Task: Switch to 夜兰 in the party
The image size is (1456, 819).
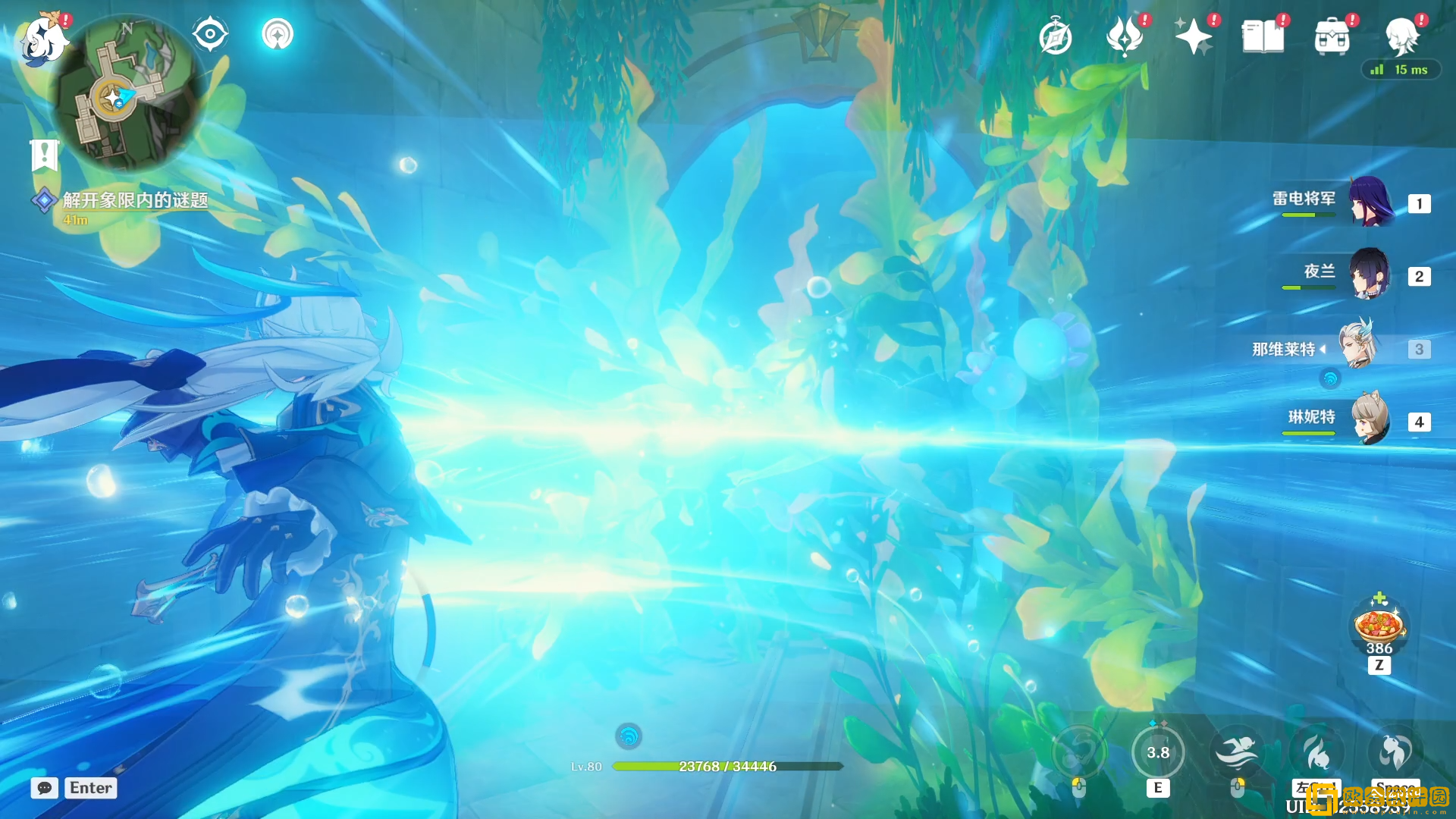Action: point(1370,275)
